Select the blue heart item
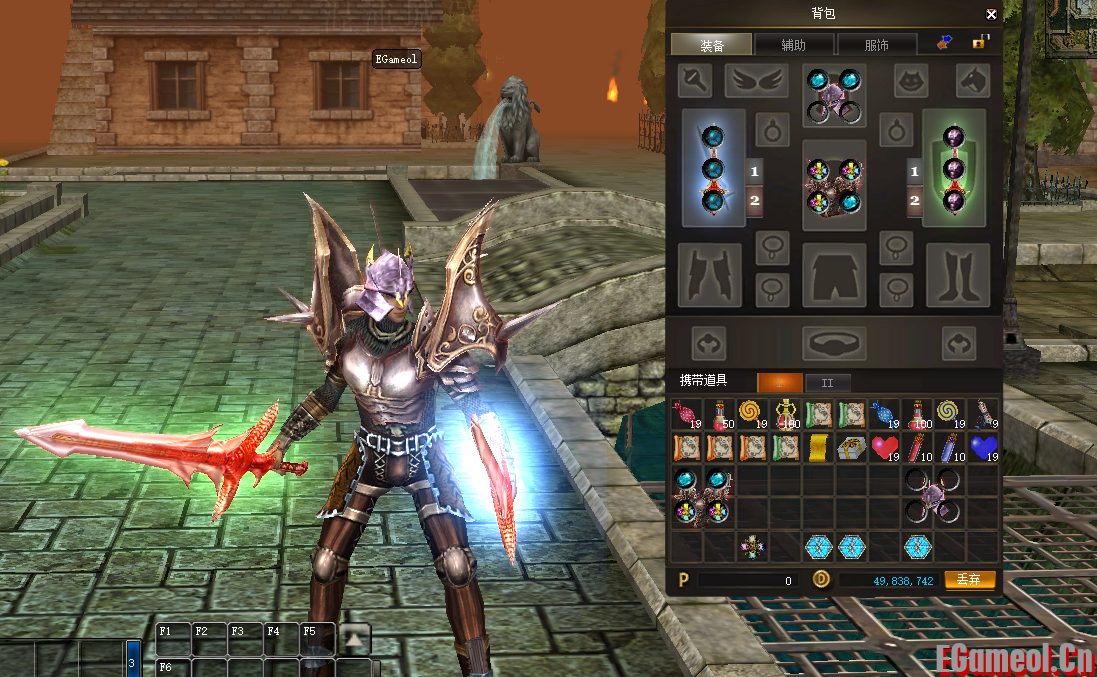This screenshot has width=1097, height=677. coord(983,448)
